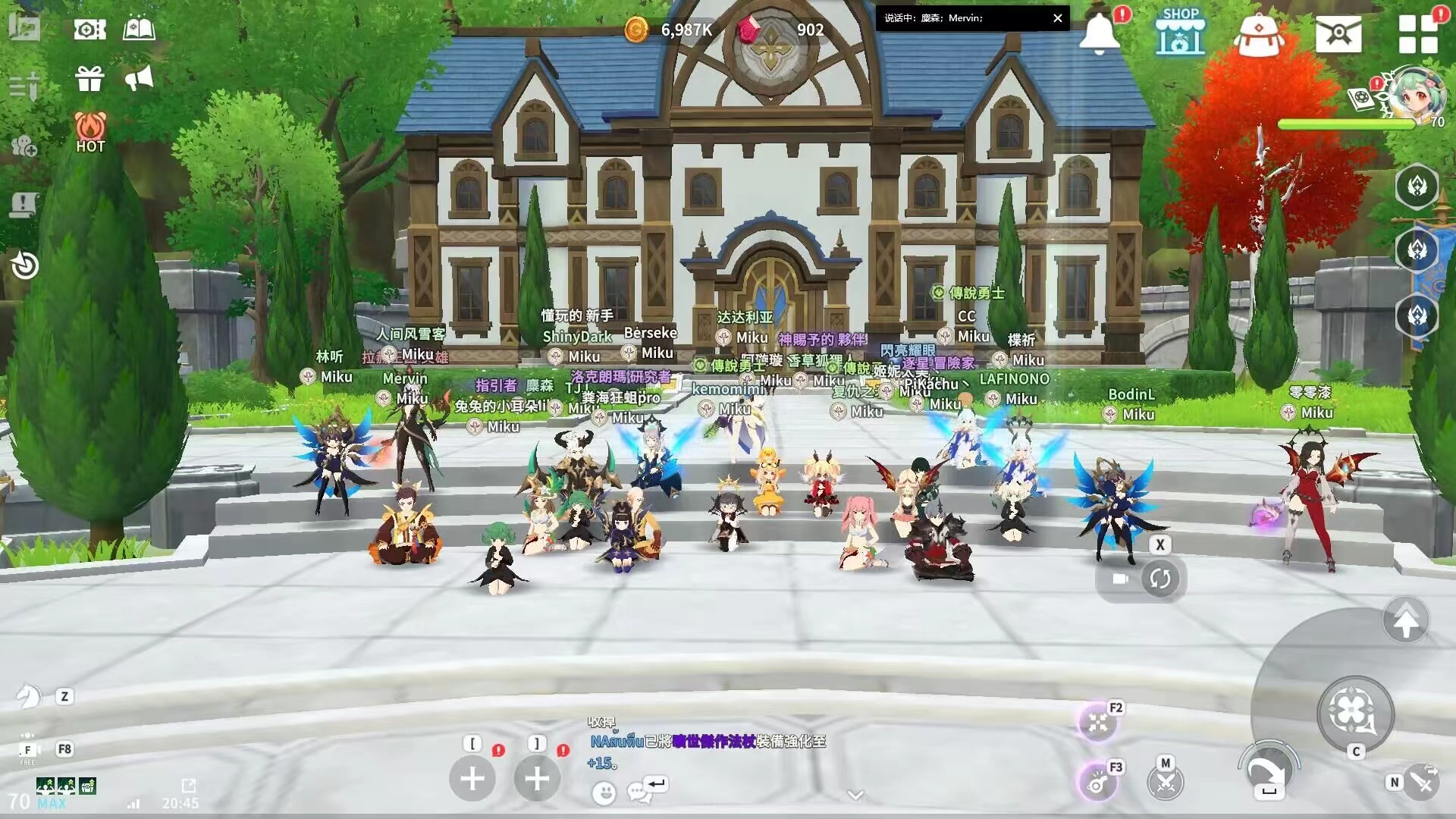
Task: Open the book journal icon
Action: tap(139, 30)
